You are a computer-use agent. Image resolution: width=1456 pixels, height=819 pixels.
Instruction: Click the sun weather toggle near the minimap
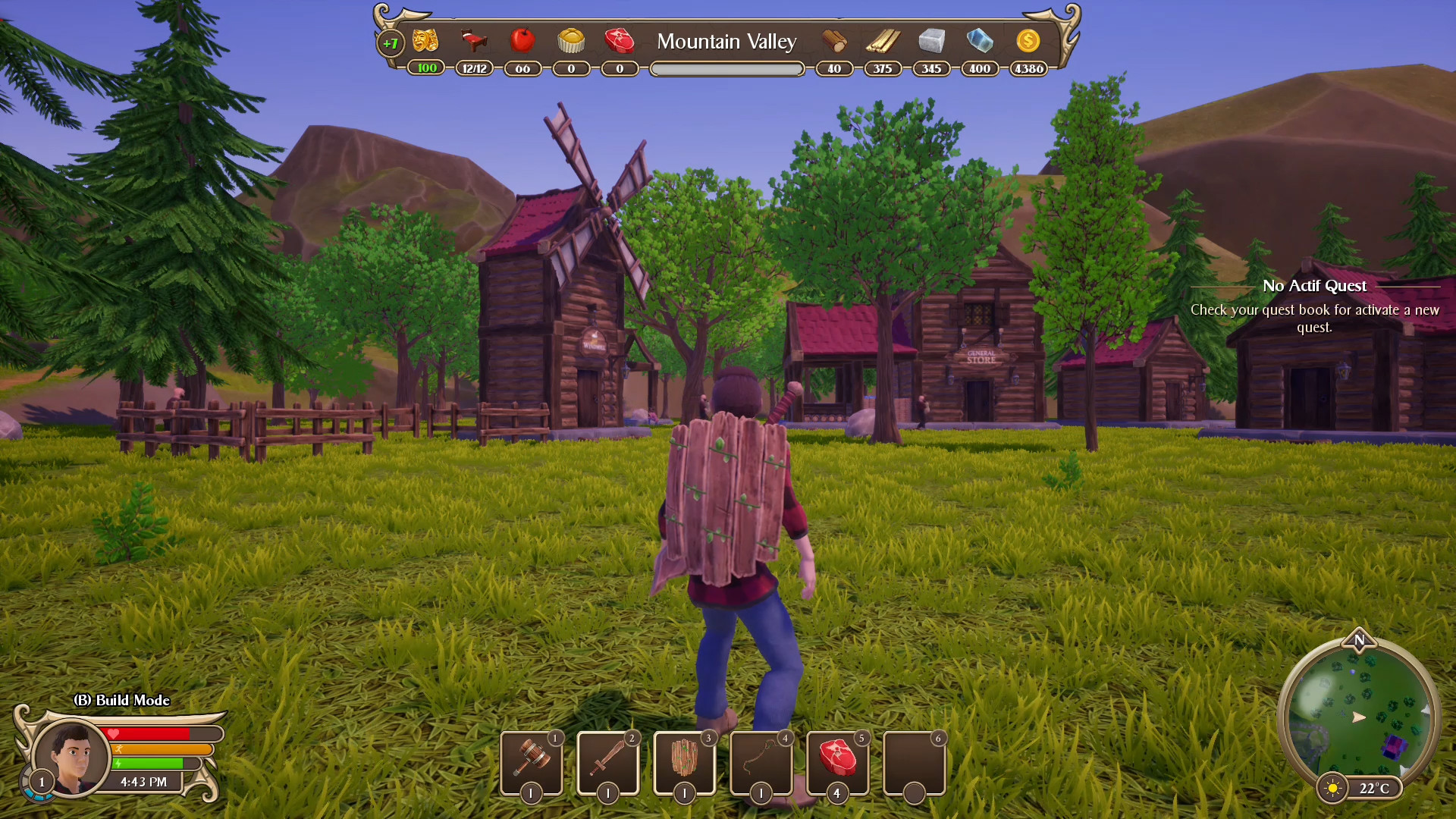pos(1332,789)
